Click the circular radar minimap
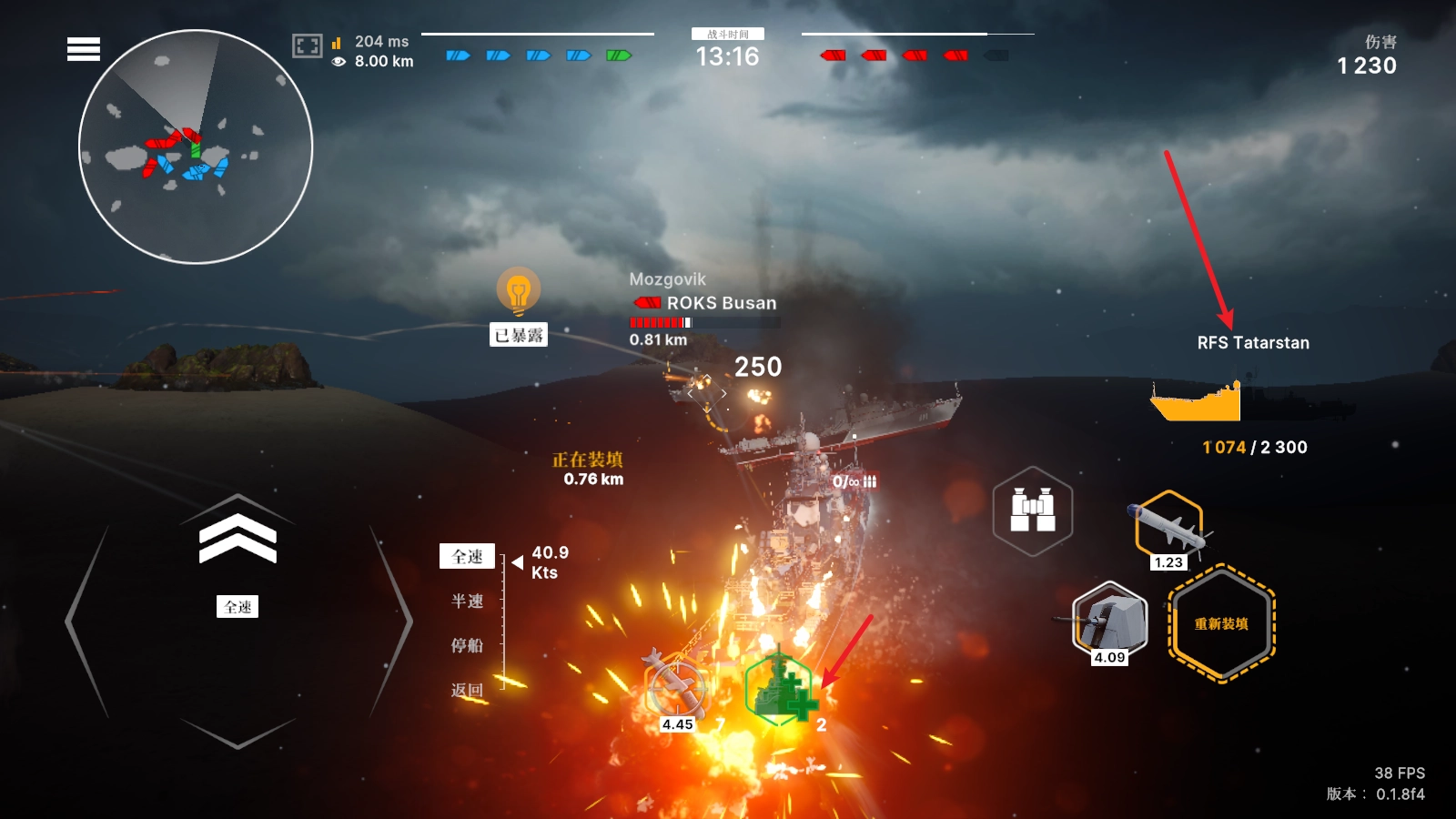The image size is (1456, 819). [x=196, y=147]
